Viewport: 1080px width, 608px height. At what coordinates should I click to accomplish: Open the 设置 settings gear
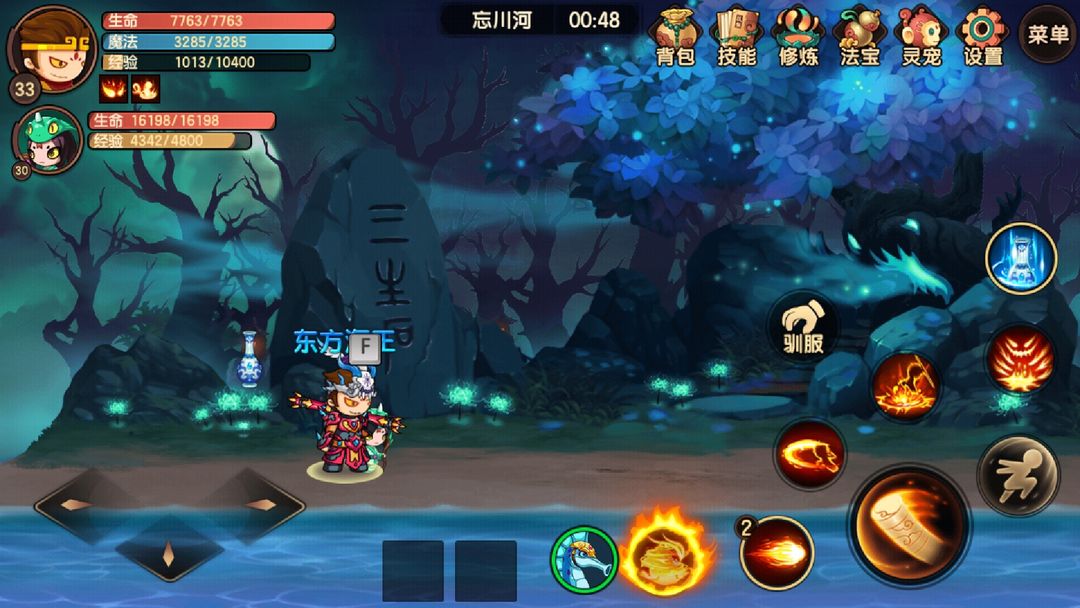click(982, 36)
